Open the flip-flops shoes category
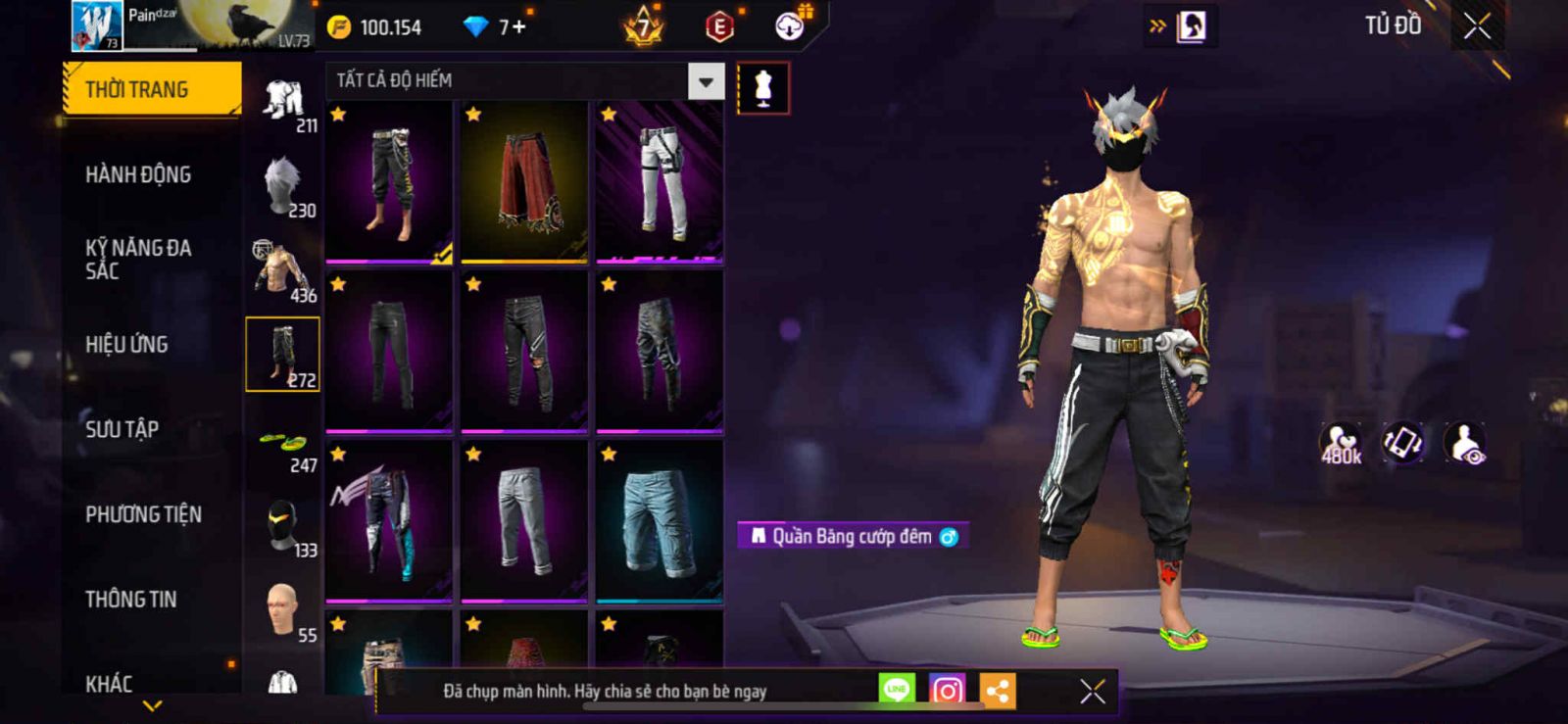The height and width of the screenshot is (724, 1568). coord(283,448)
